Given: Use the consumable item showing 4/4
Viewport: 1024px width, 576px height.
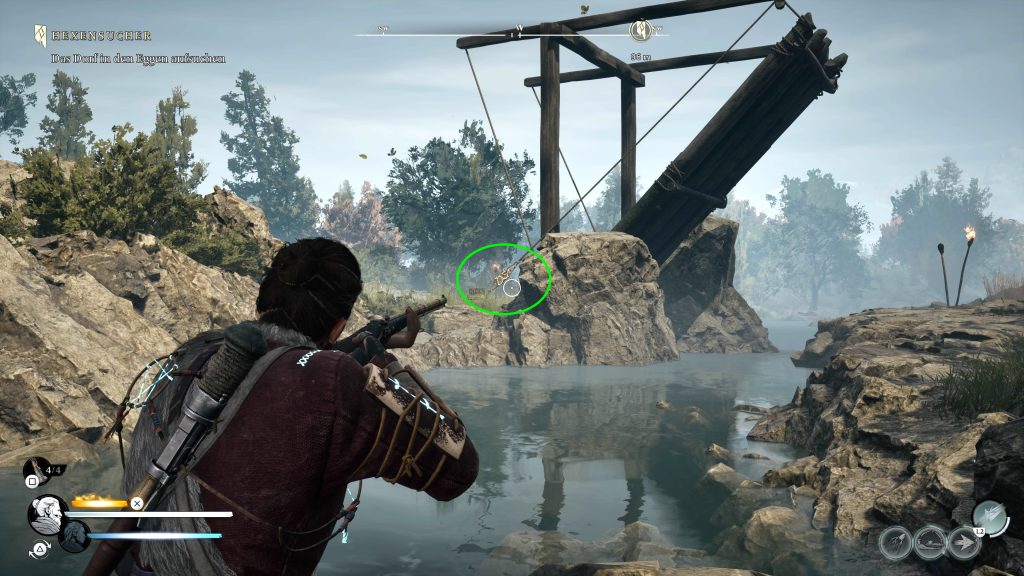Looking at the screenshot, I should [x=37, y=468].
